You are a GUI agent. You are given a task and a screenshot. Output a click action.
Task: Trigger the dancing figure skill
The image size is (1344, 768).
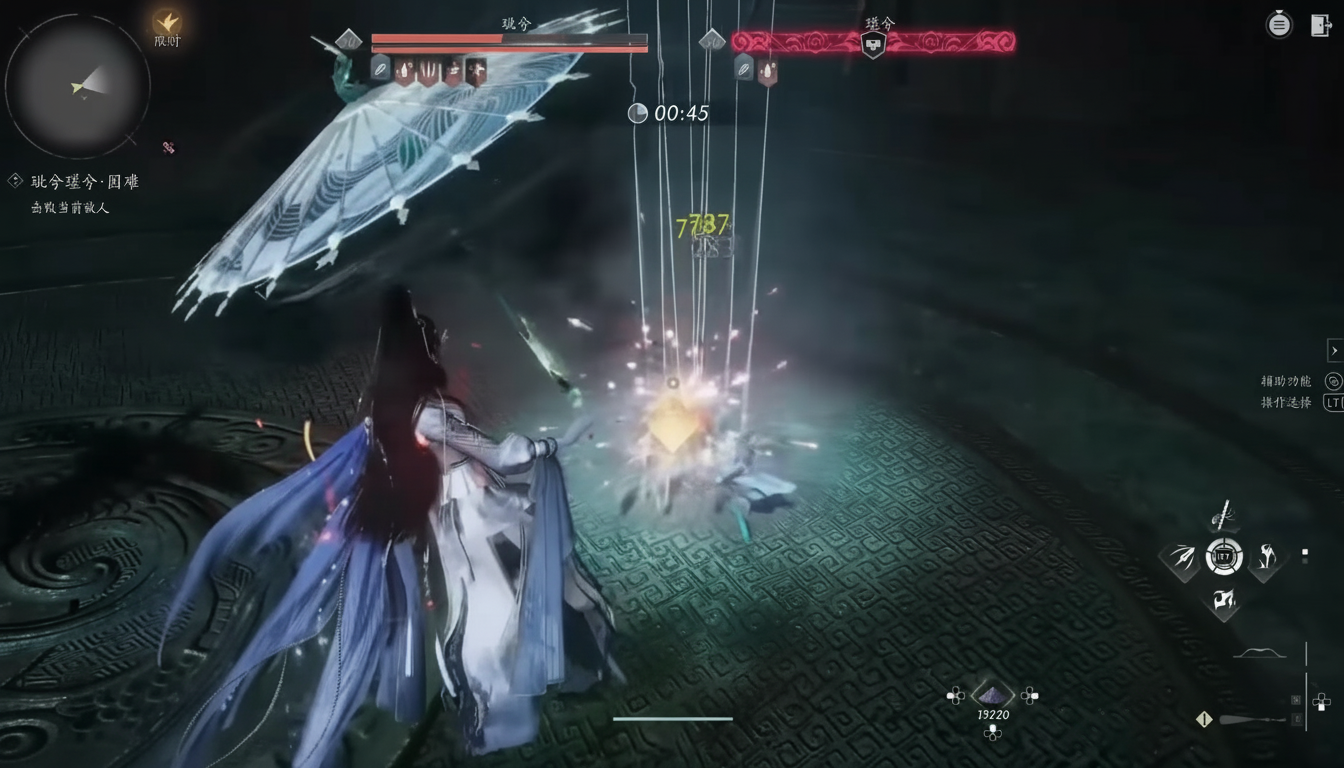(1266, 557)
